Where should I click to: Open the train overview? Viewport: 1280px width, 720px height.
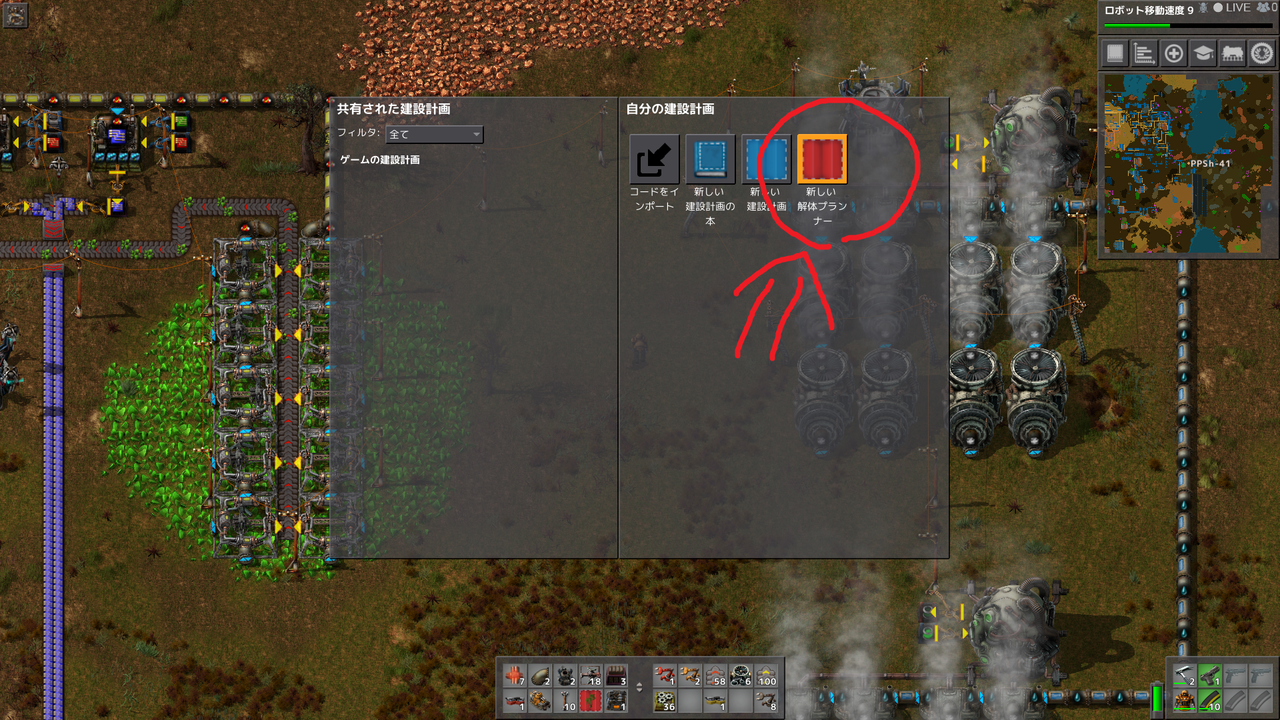click(x=1233, y=53)
